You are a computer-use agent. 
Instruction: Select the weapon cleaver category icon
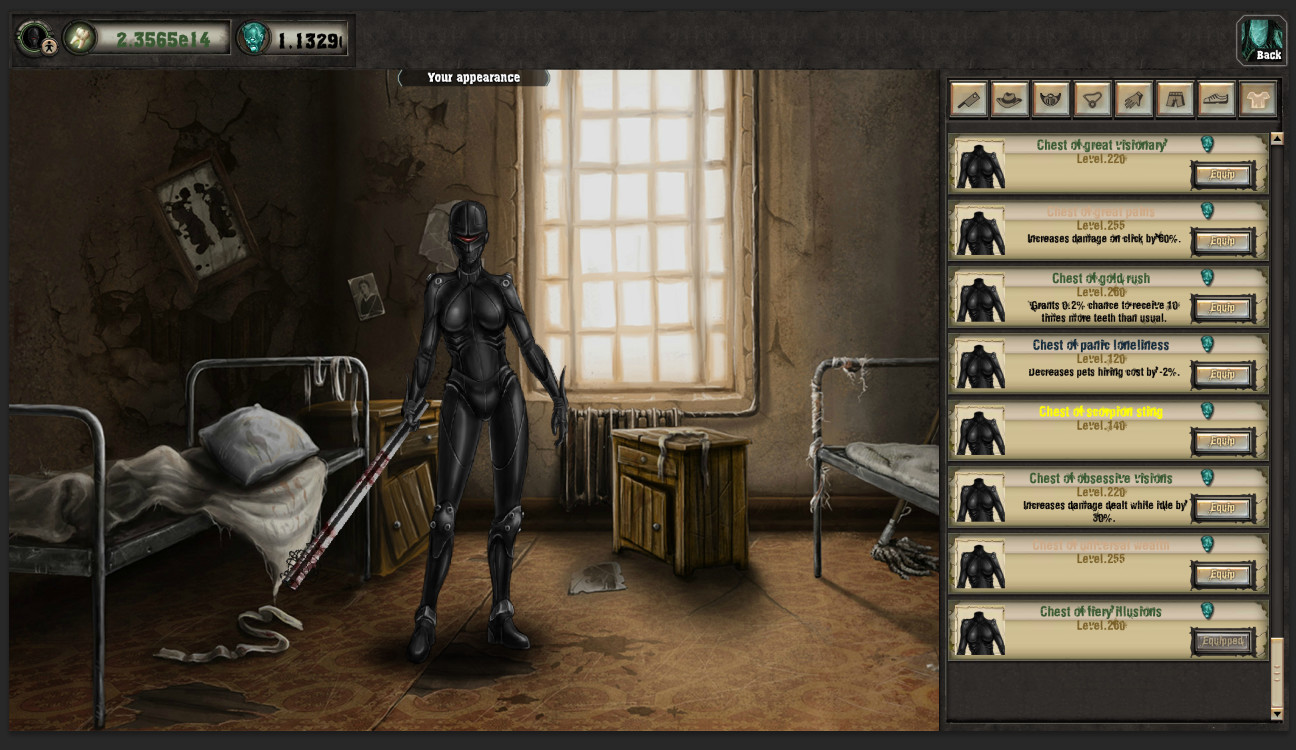(x=967, y=98)
